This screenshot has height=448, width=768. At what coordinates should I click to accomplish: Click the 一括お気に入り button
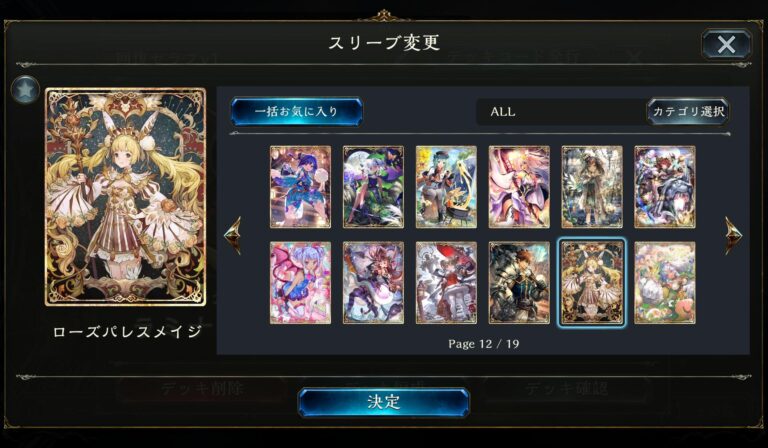tap(296, 111)
